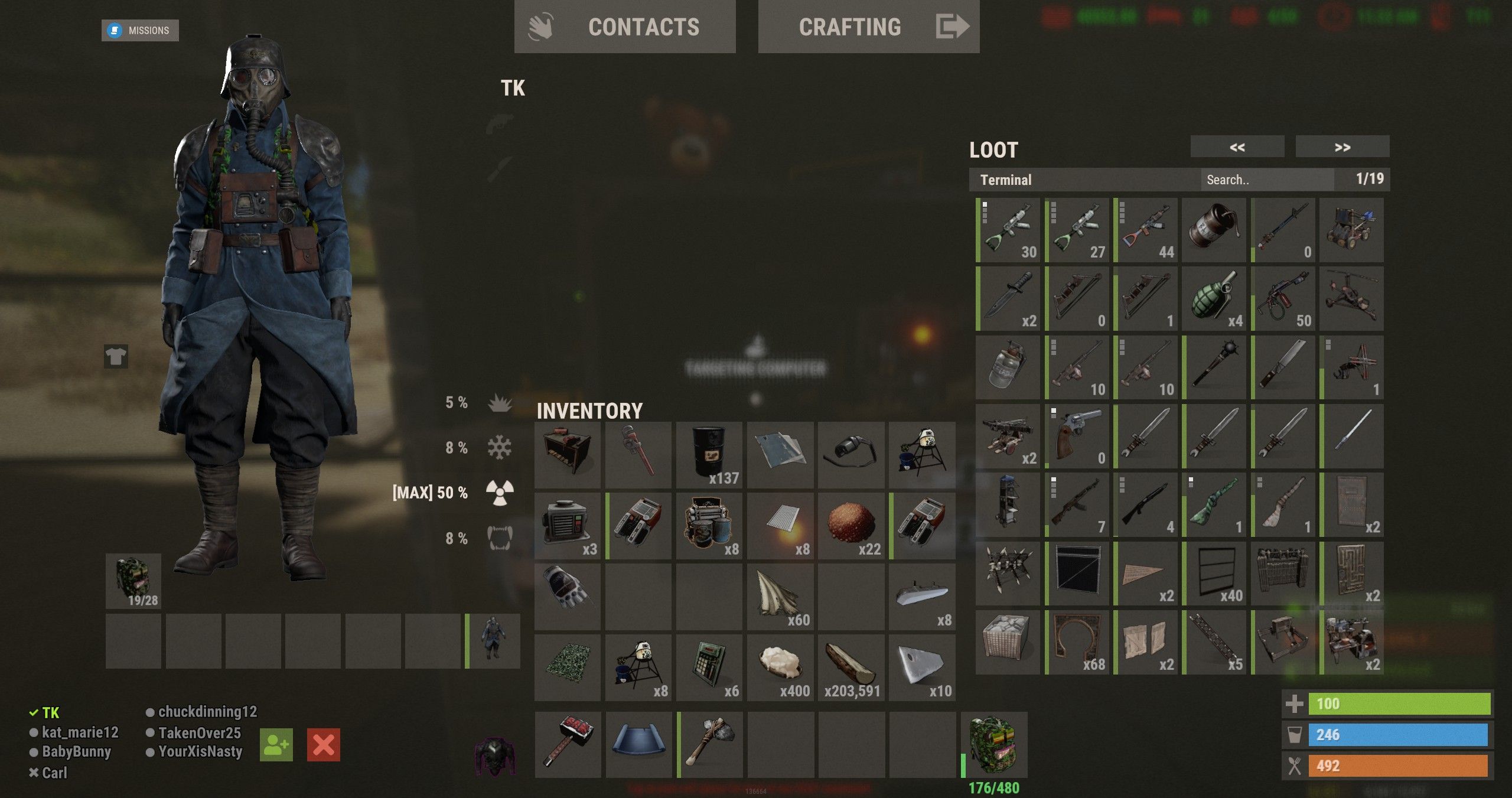
Task: Select the stone hatchet hotbar slot
Action: [711, 744]
